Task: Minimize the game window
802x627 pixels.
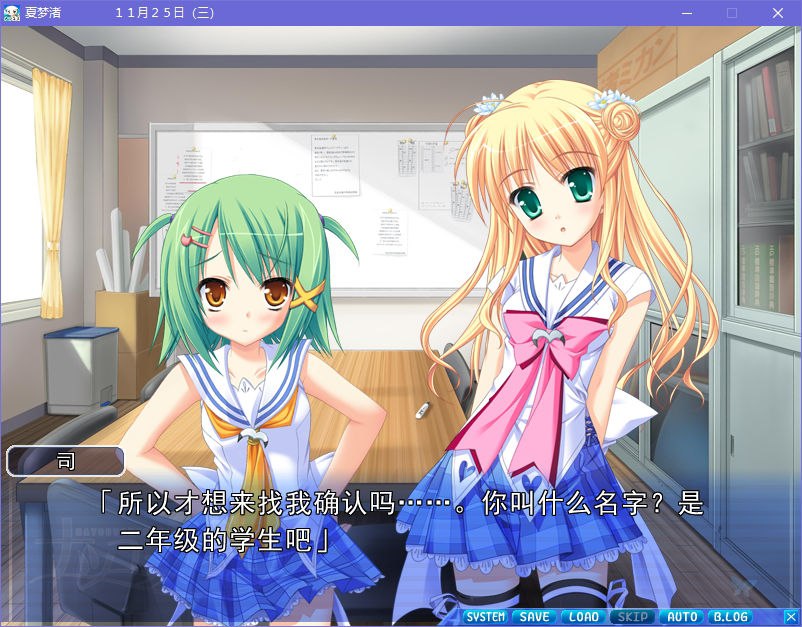Action: click(686, 13)
